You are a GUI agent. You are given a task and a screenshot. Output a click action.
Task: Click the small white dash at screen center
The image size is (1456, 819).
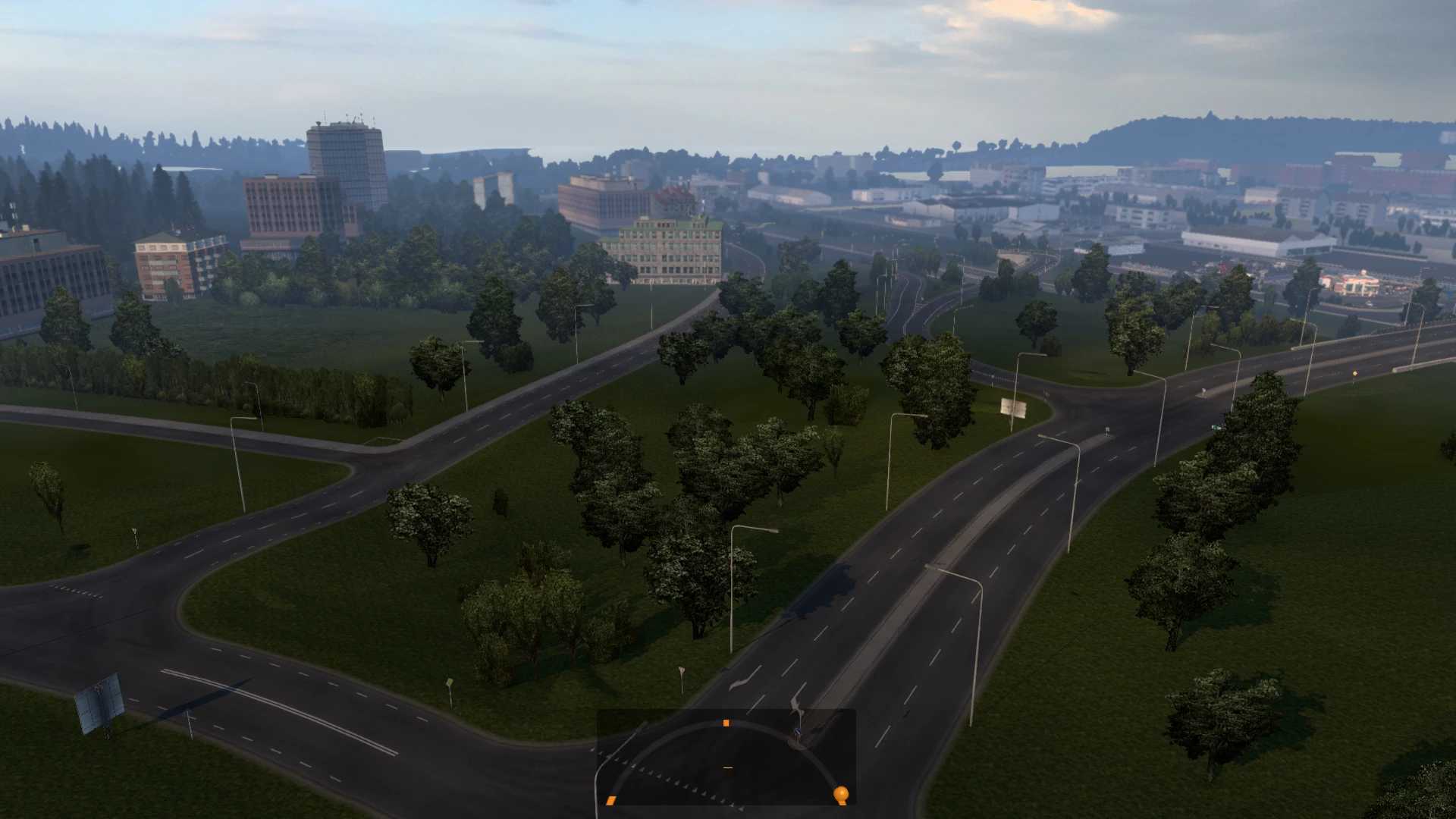(x=728, y=767)
